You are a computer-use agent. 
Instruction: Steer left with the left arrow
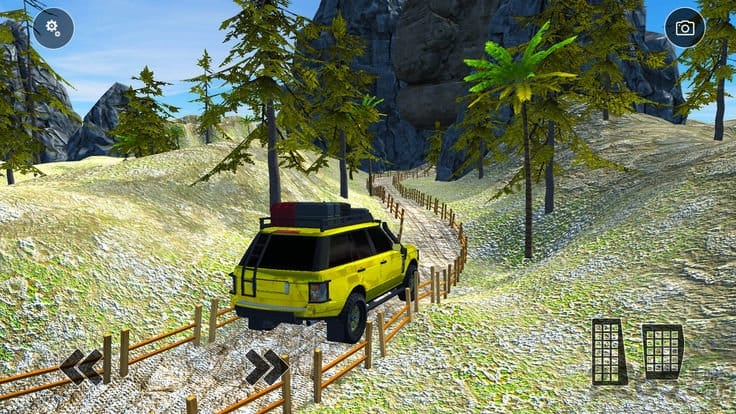tap(80, 366)
